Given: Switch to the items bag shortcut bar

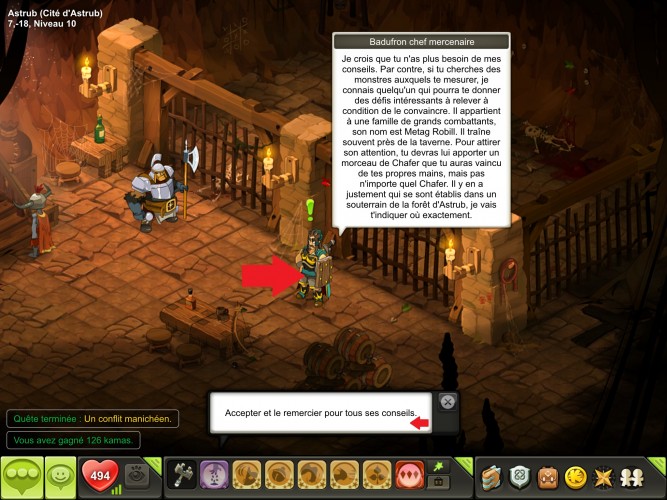Looking at the screenshot, I should click(438, 484).
